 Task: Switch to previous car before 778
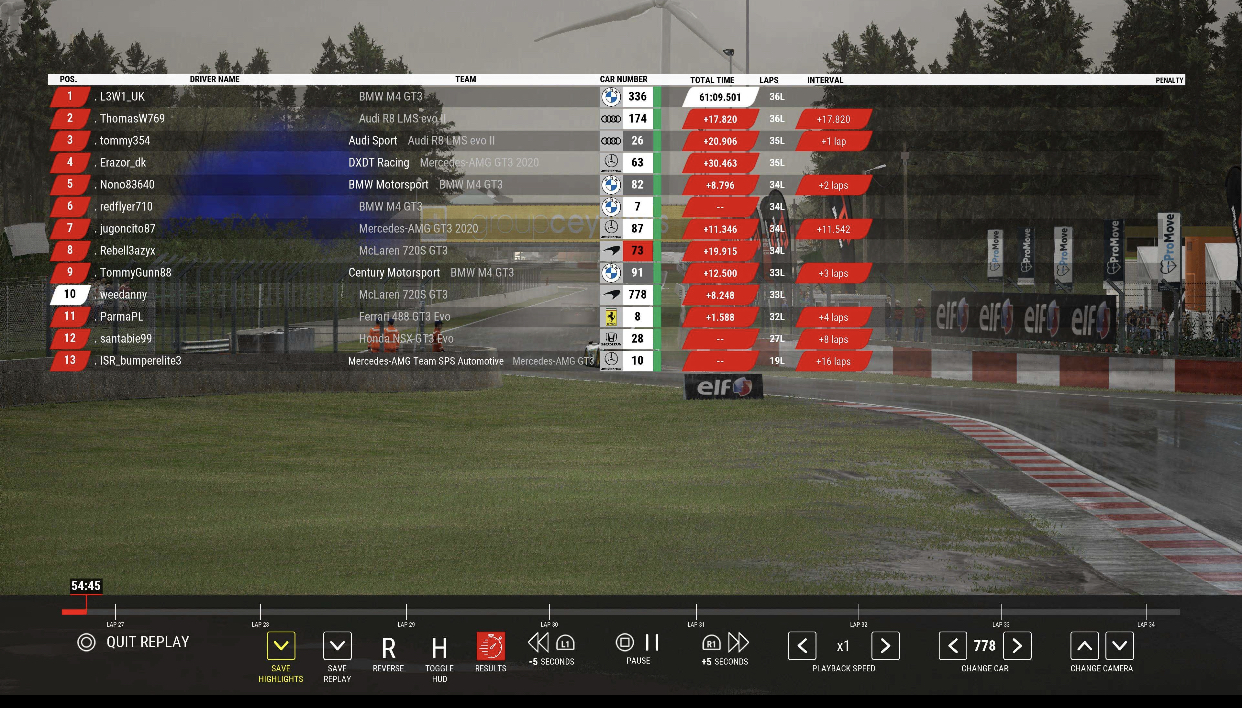pos(953,646)
